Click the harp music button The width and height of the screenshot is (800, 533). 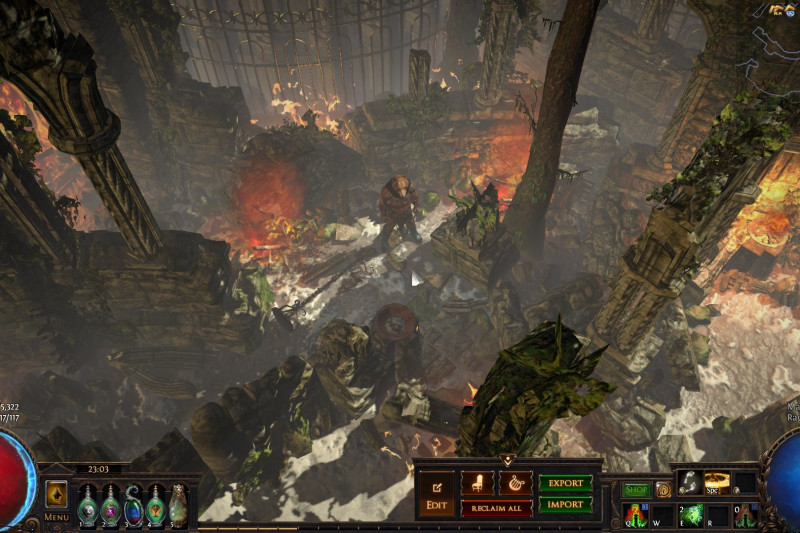click(x=516, y=483)
